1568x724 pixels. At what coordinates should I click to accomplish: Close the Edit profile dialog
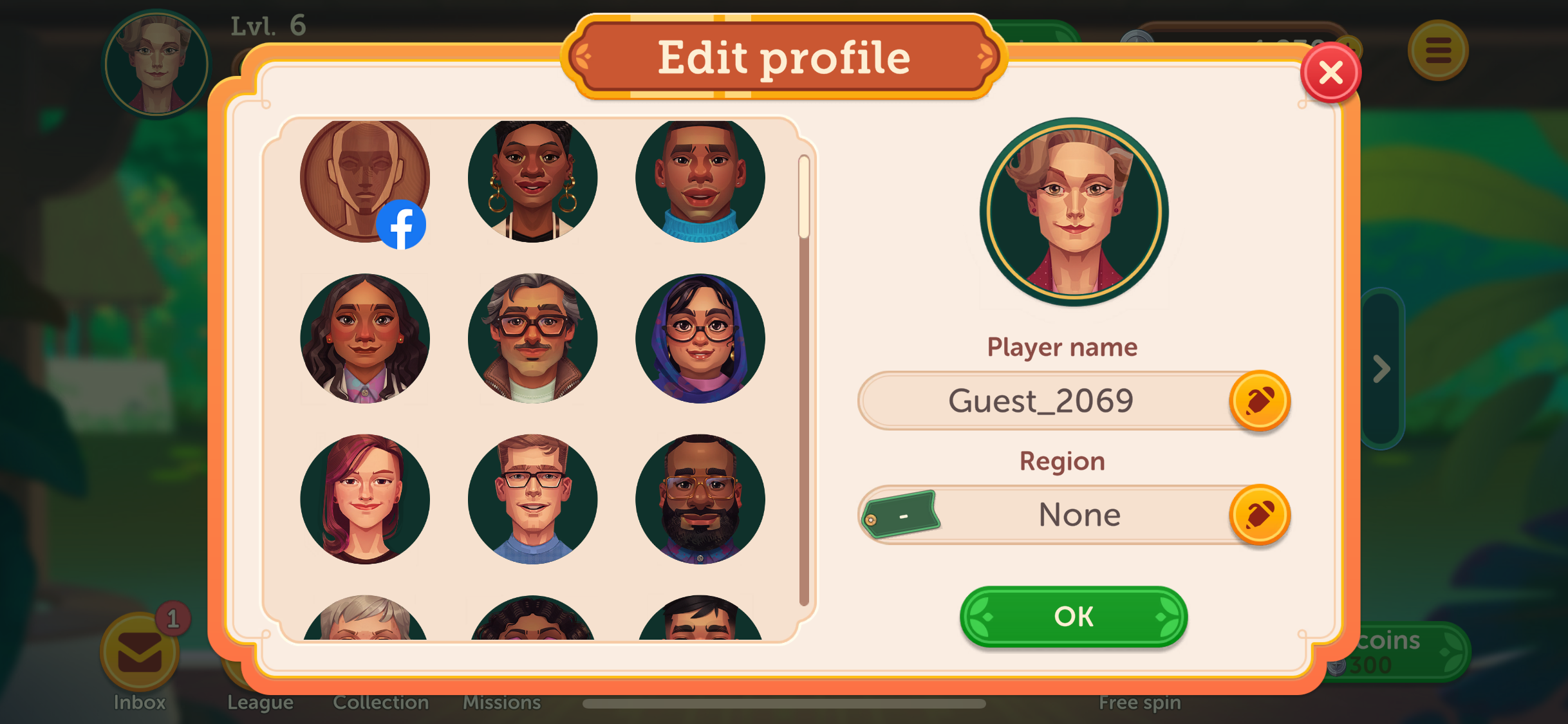[x=1330, y=73]
